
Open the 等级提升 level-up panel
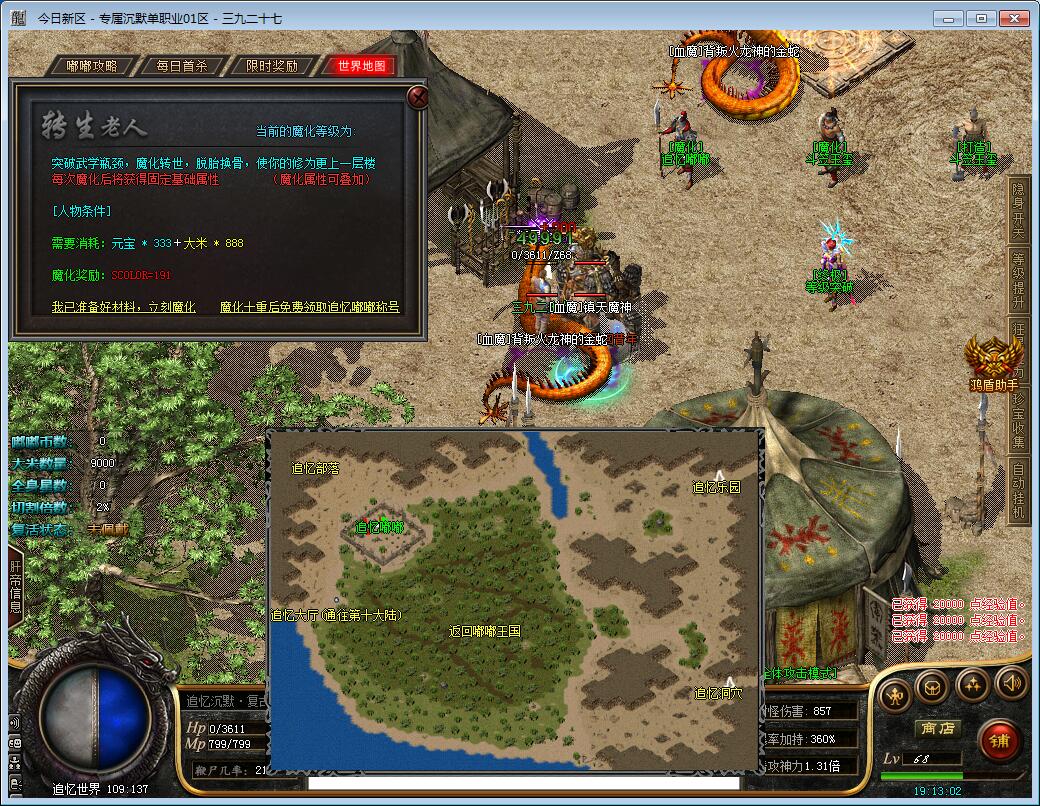tap(1018, 280)
